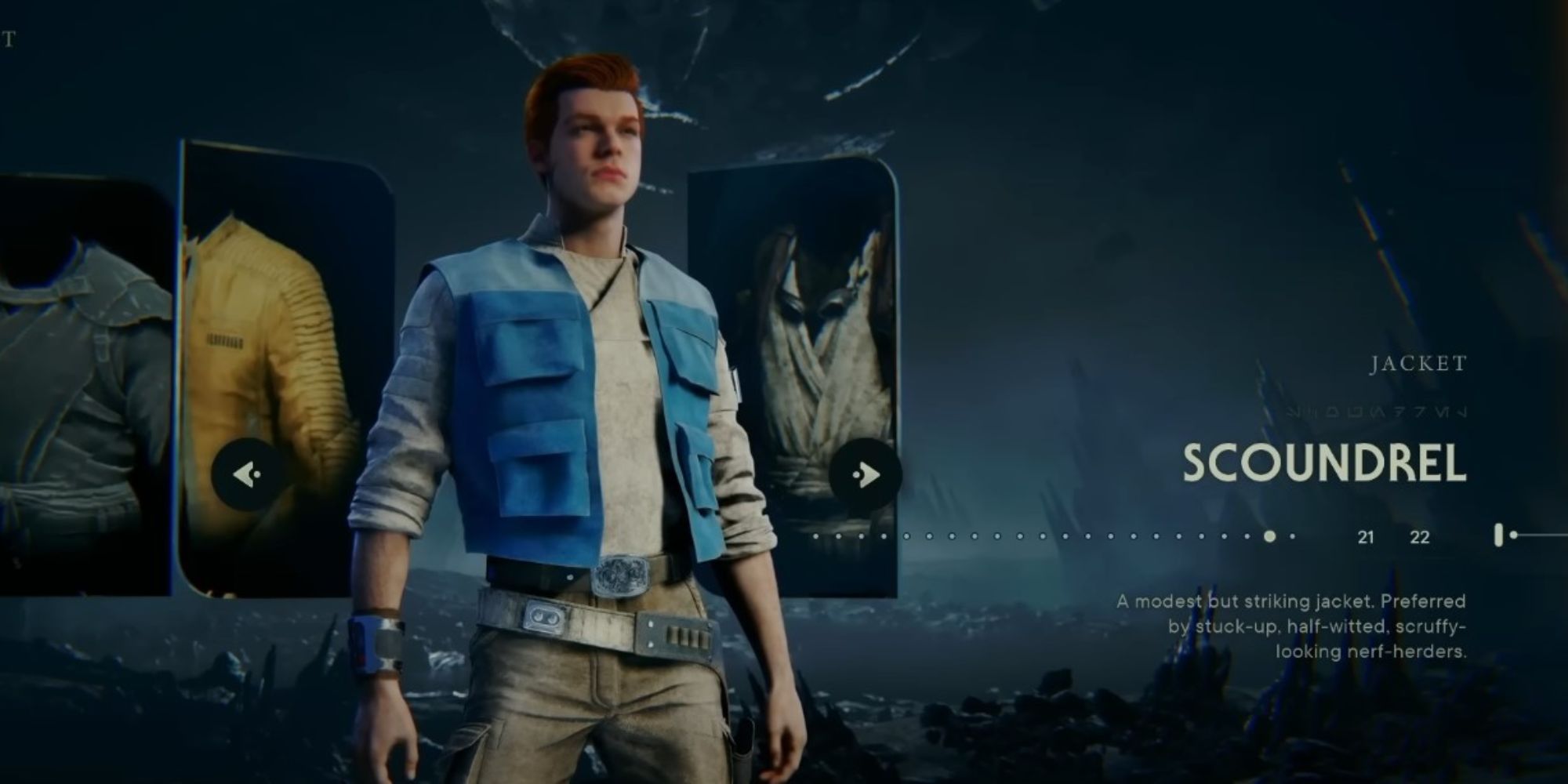Image resolution: width=1568 pixels, height=784 pixels.
Task: Click the right navigation arrow
Action: [x=866, y=473]
